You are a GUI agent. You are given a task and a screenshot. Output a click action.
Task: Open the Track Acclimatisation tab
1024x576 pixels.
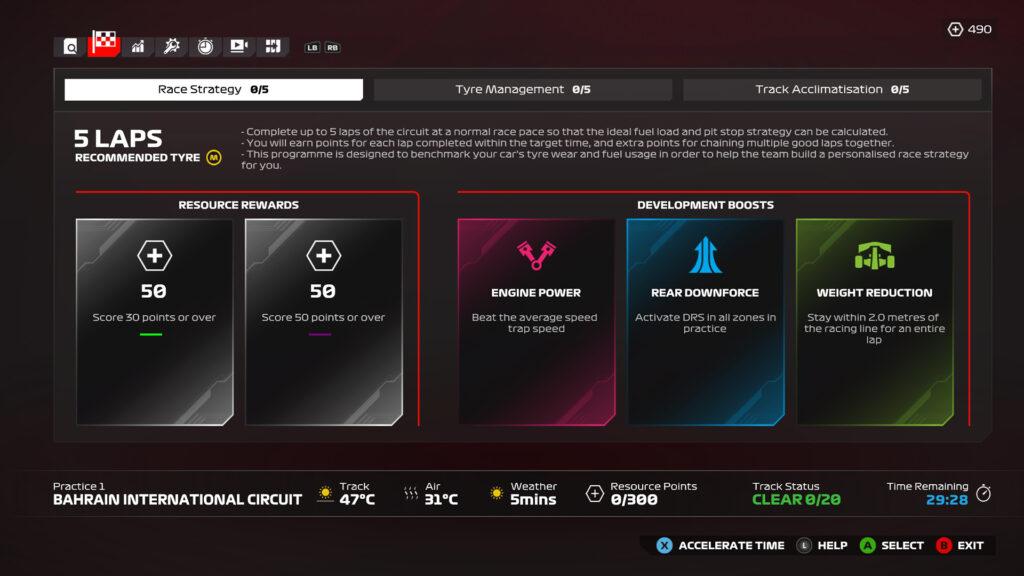831,90
